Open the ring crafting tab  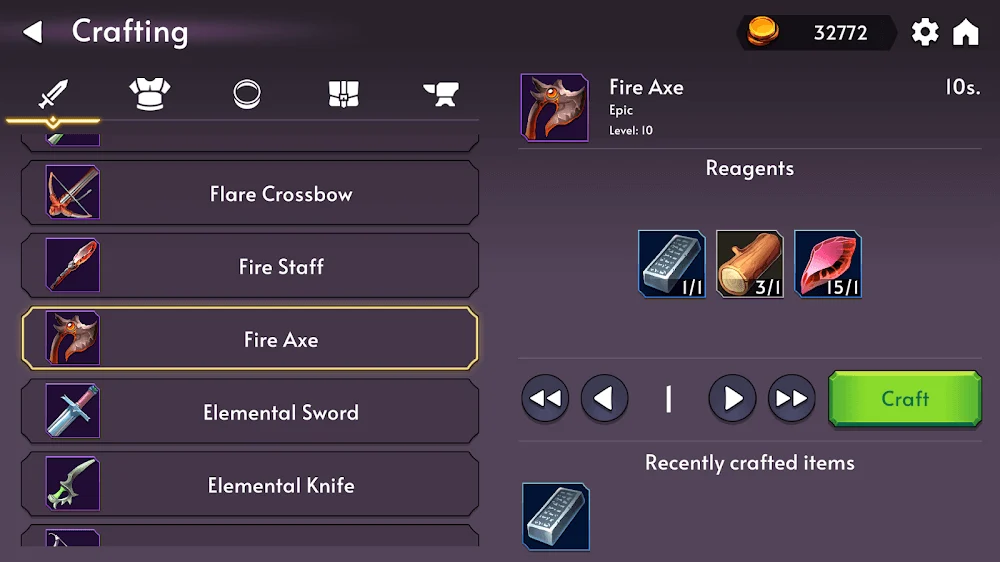pos(247,94)
